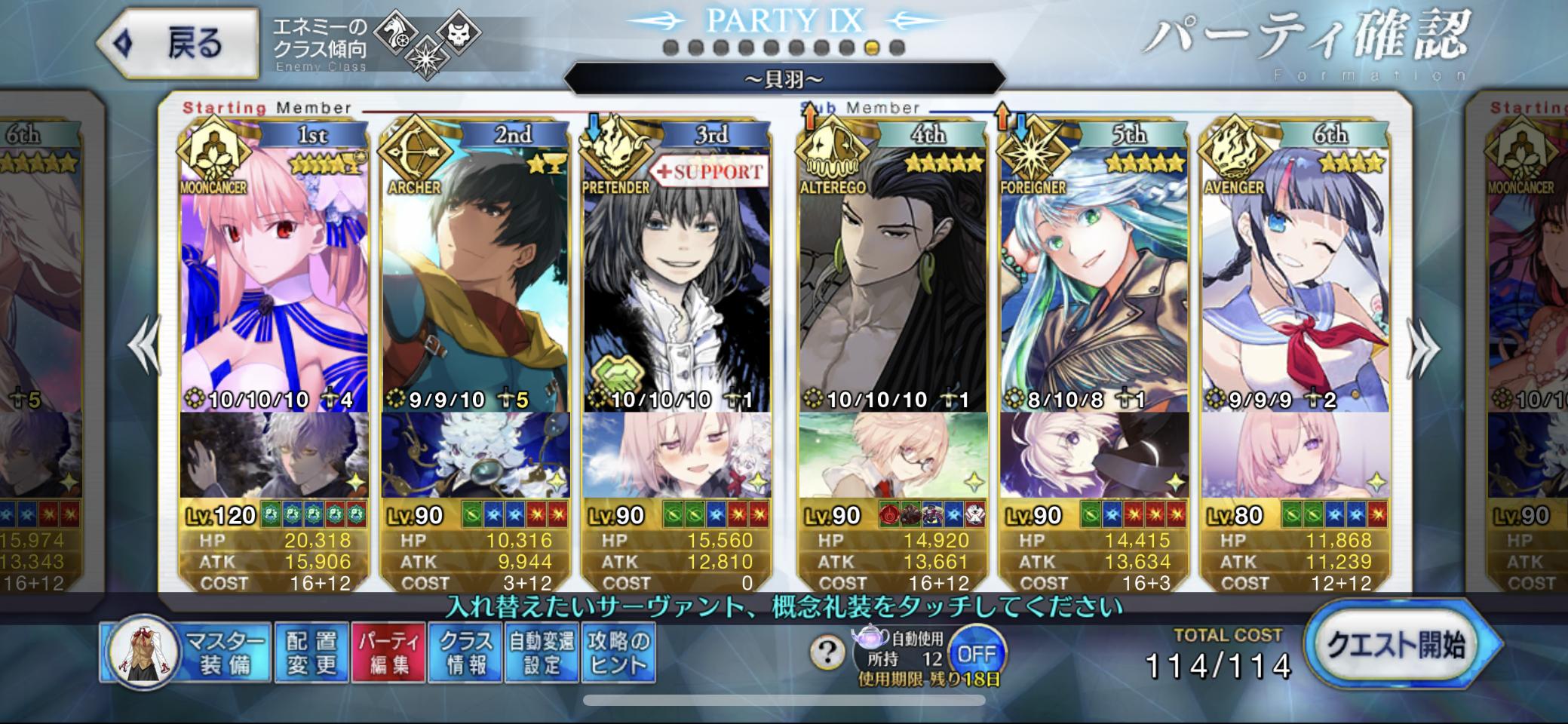Go back with the 戻る button

click(x=179, y=43)
